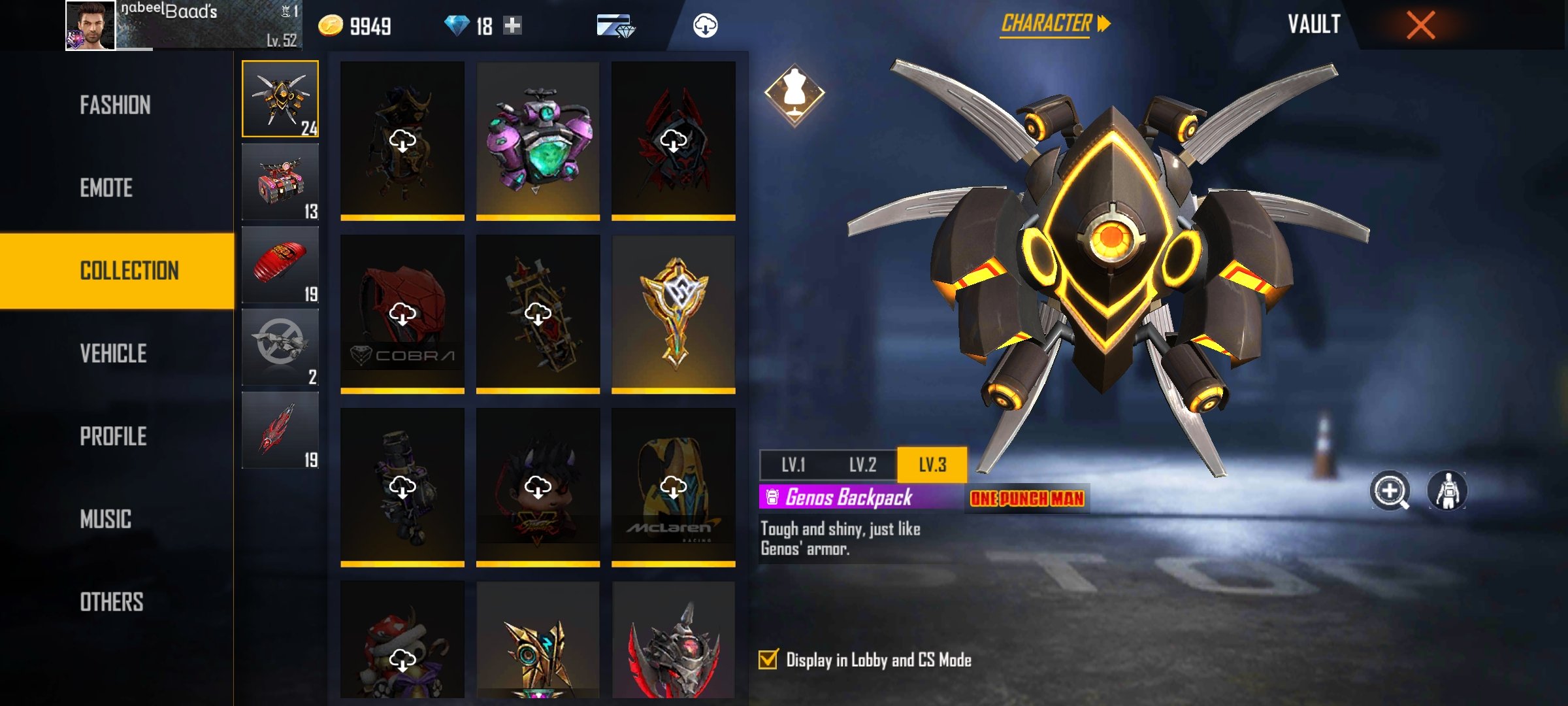Viewport: 1568px width, 706px height.
Task: Toggle Display in Lobby and CS Mode checkbox
Action: 769,660
